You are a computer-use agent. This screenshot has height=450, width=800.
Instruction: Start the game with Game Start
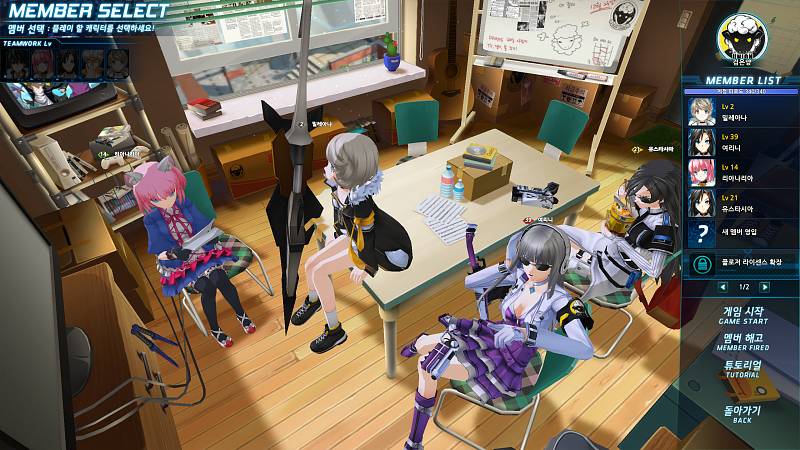[x=742, y=314]
